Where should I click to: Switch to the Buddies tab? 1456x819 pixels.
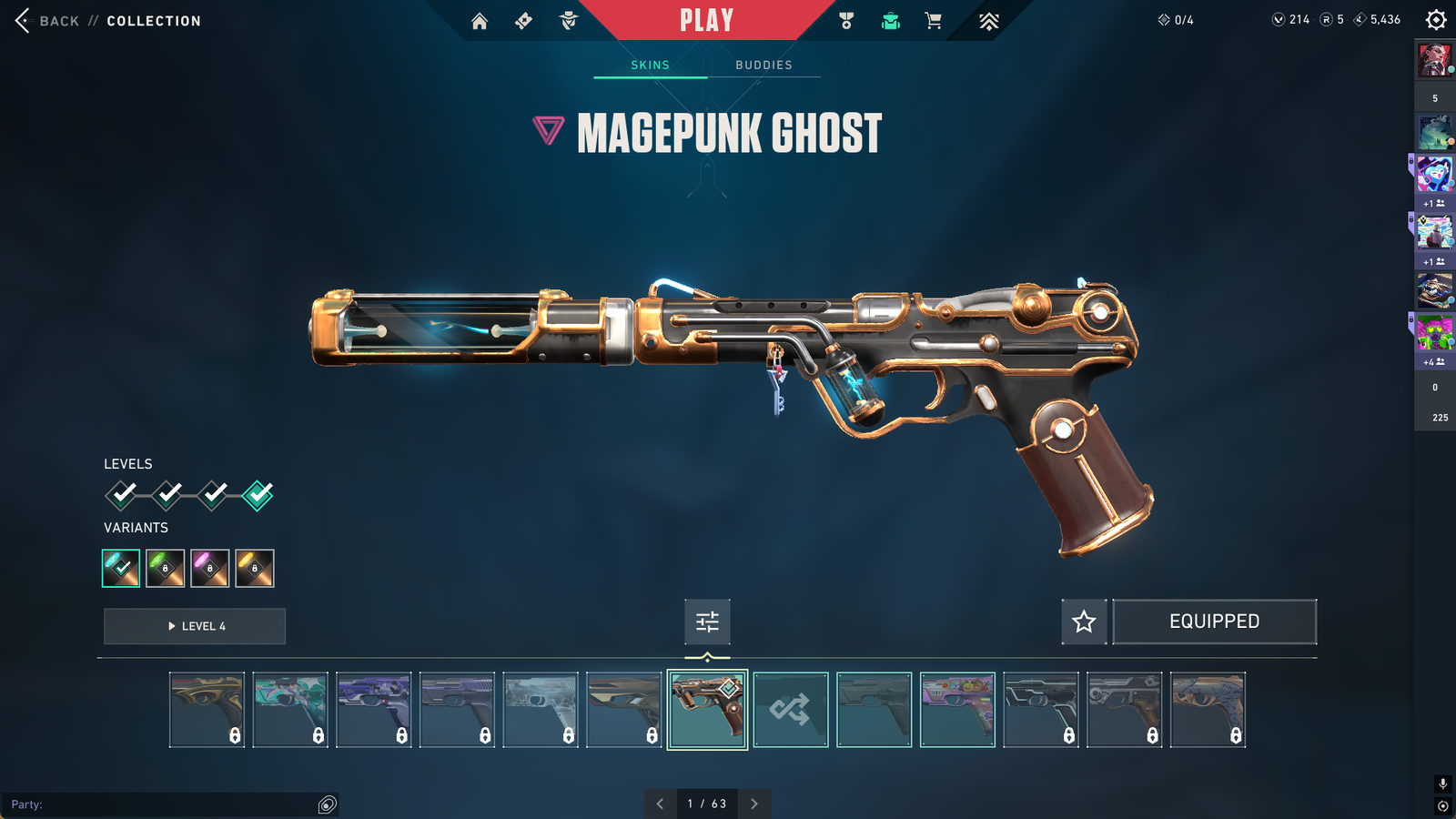[763, 65]
